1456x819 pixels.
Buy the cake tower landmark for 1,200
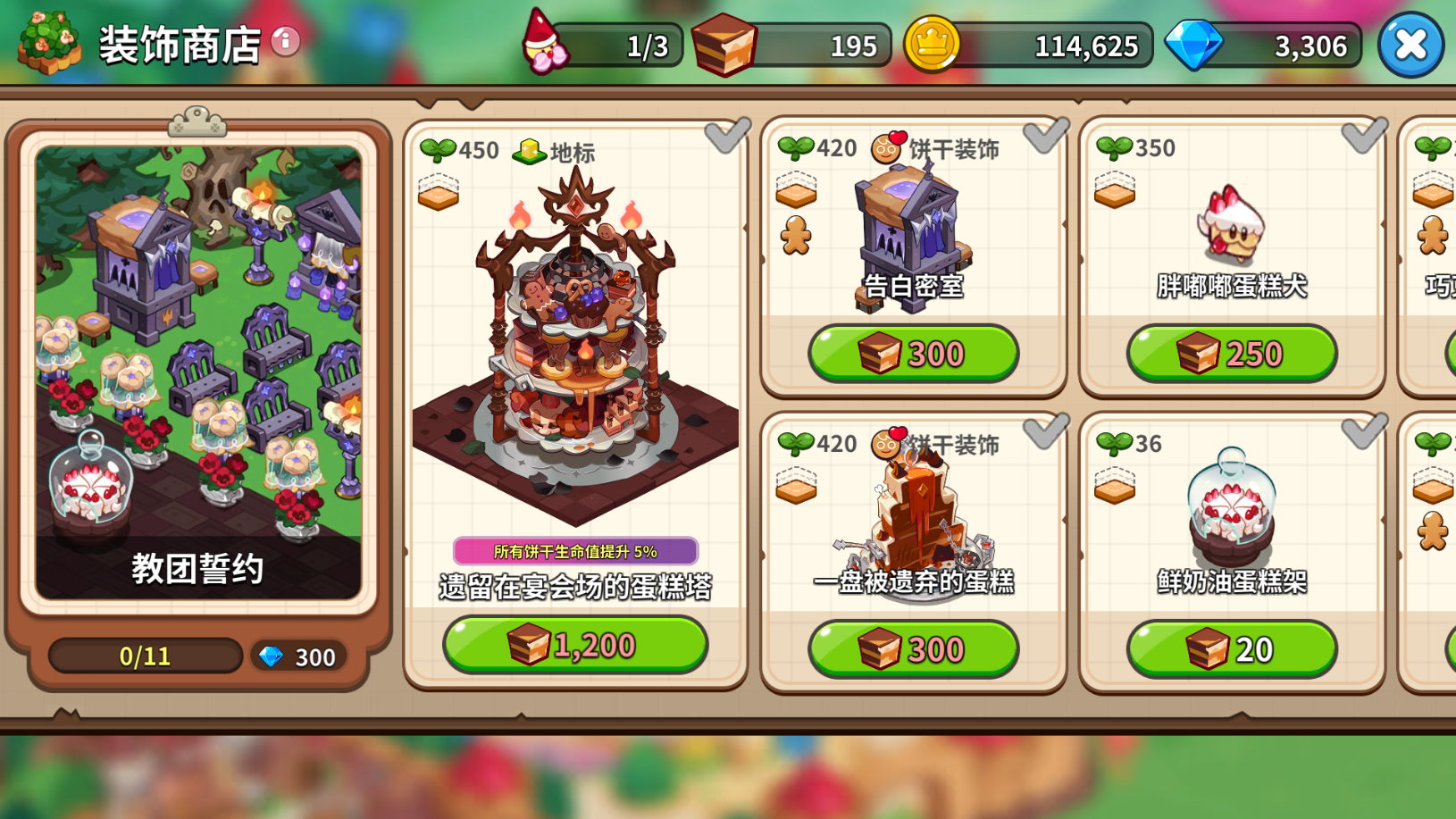575,644
